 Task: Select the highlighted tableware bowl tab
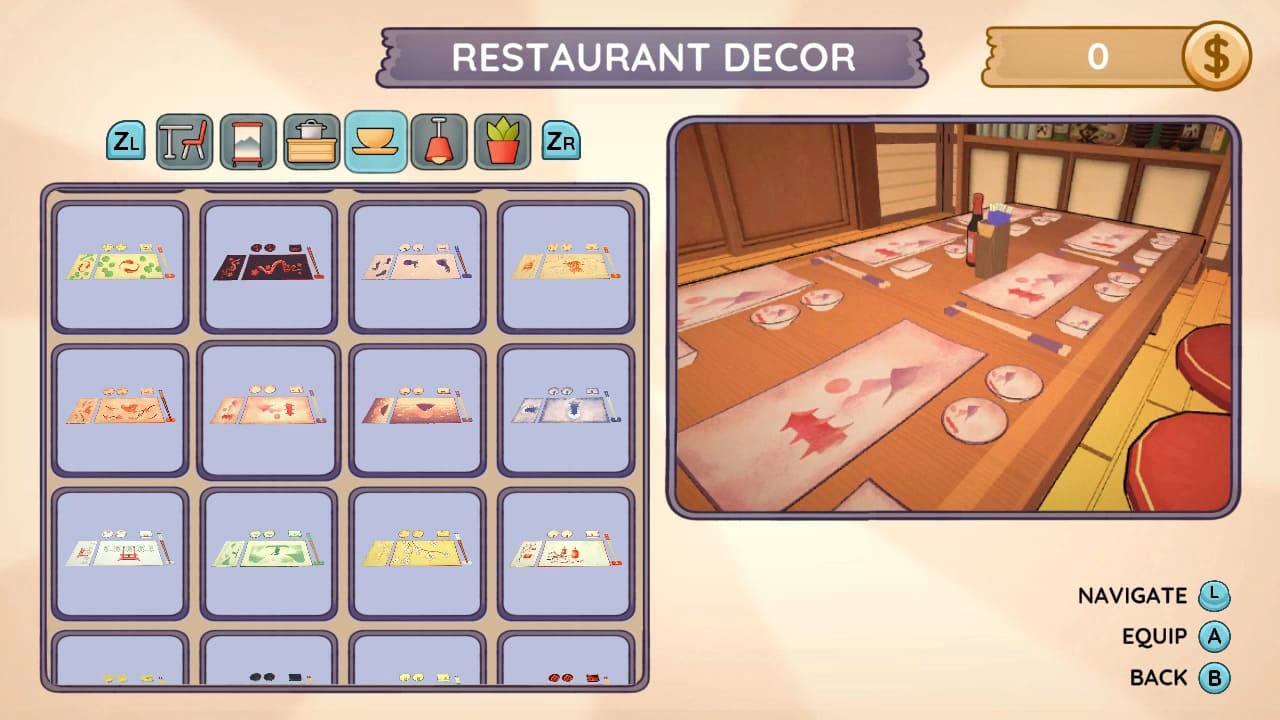[374, 141]
